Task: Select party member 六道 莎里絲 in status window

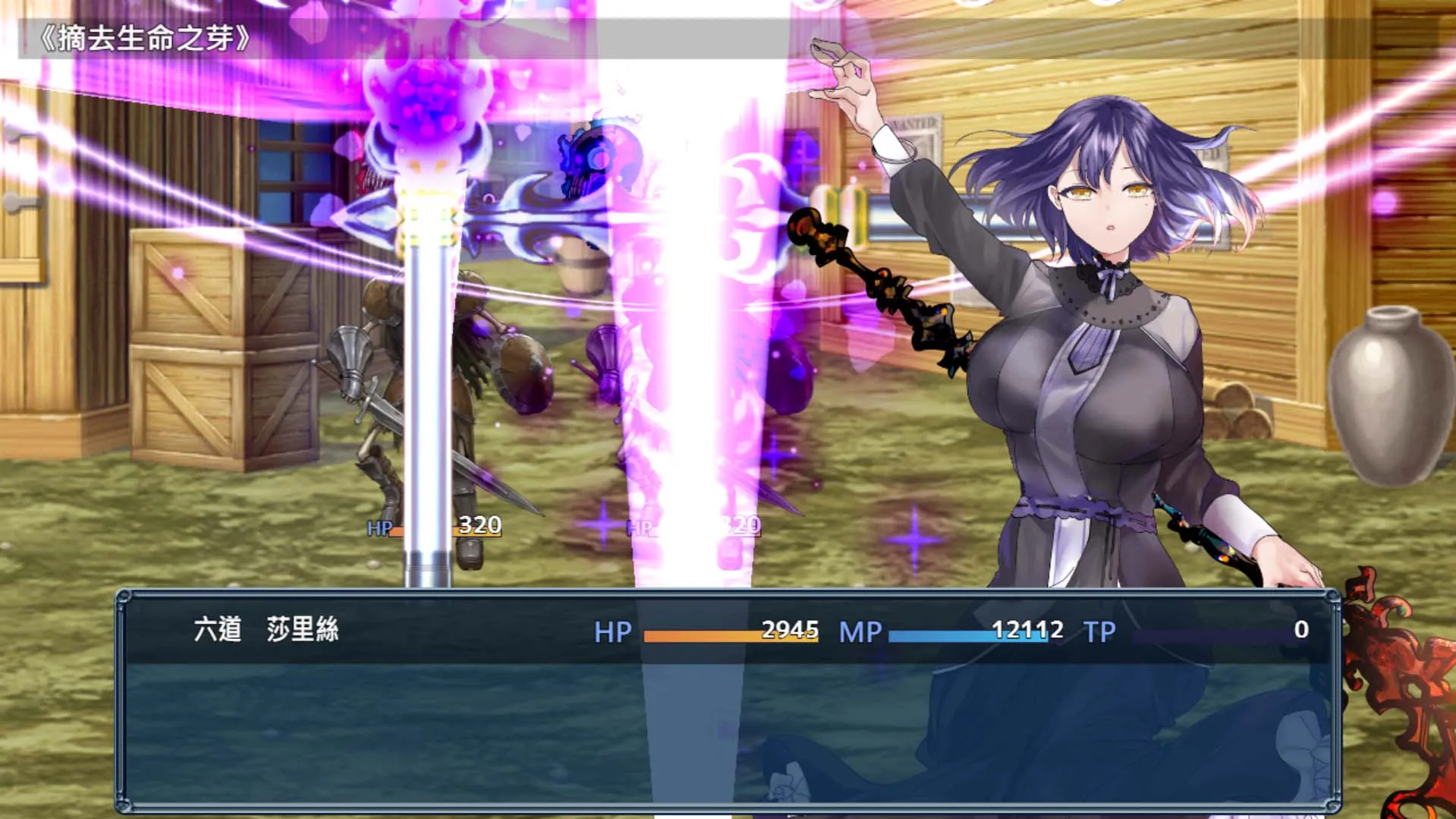Action: pyautogui.click(x=266, y=630)
